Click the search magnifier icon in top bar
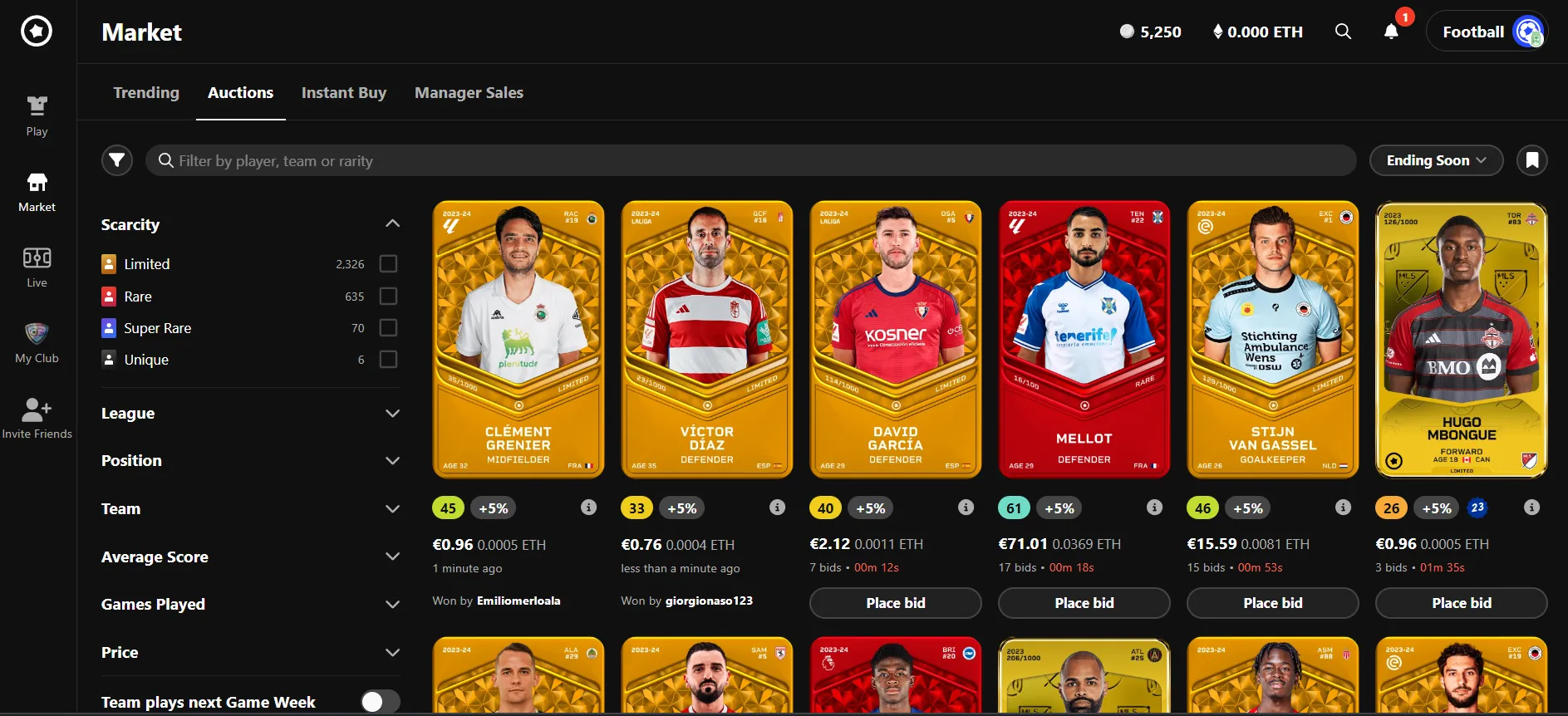Image resolution: width=1568 pixels, height=716 pixels. pos(1343,32)
